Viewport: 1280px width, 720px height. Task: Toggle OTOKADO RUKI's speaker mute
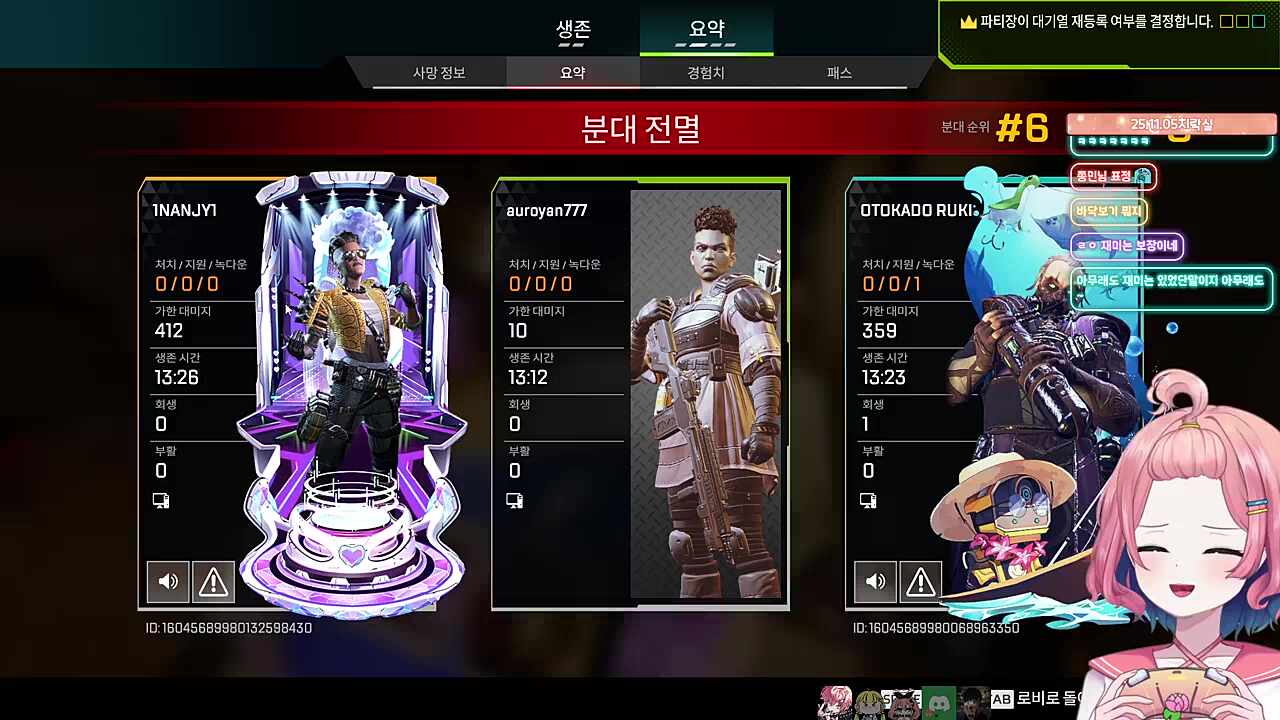[875, 581]
